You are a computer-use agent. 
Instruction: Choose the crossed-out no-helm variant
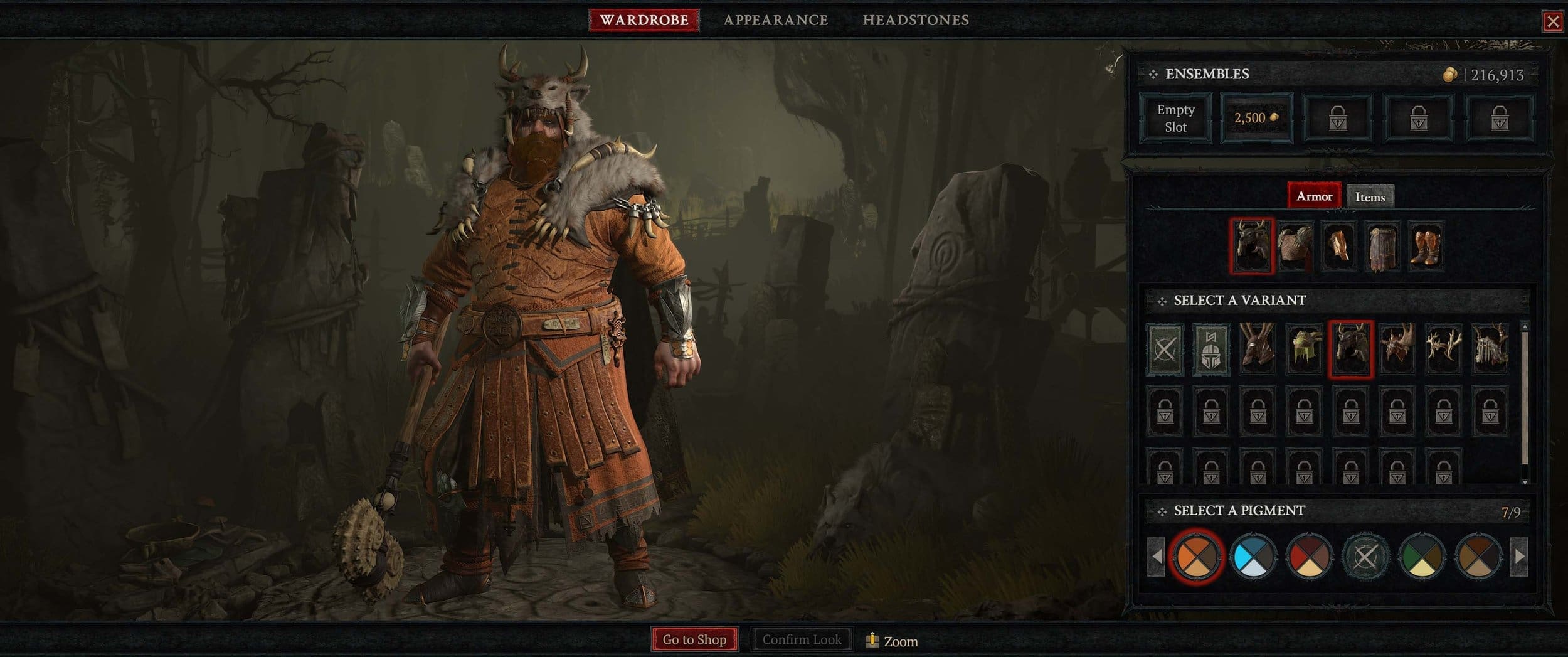(1165, 350)
